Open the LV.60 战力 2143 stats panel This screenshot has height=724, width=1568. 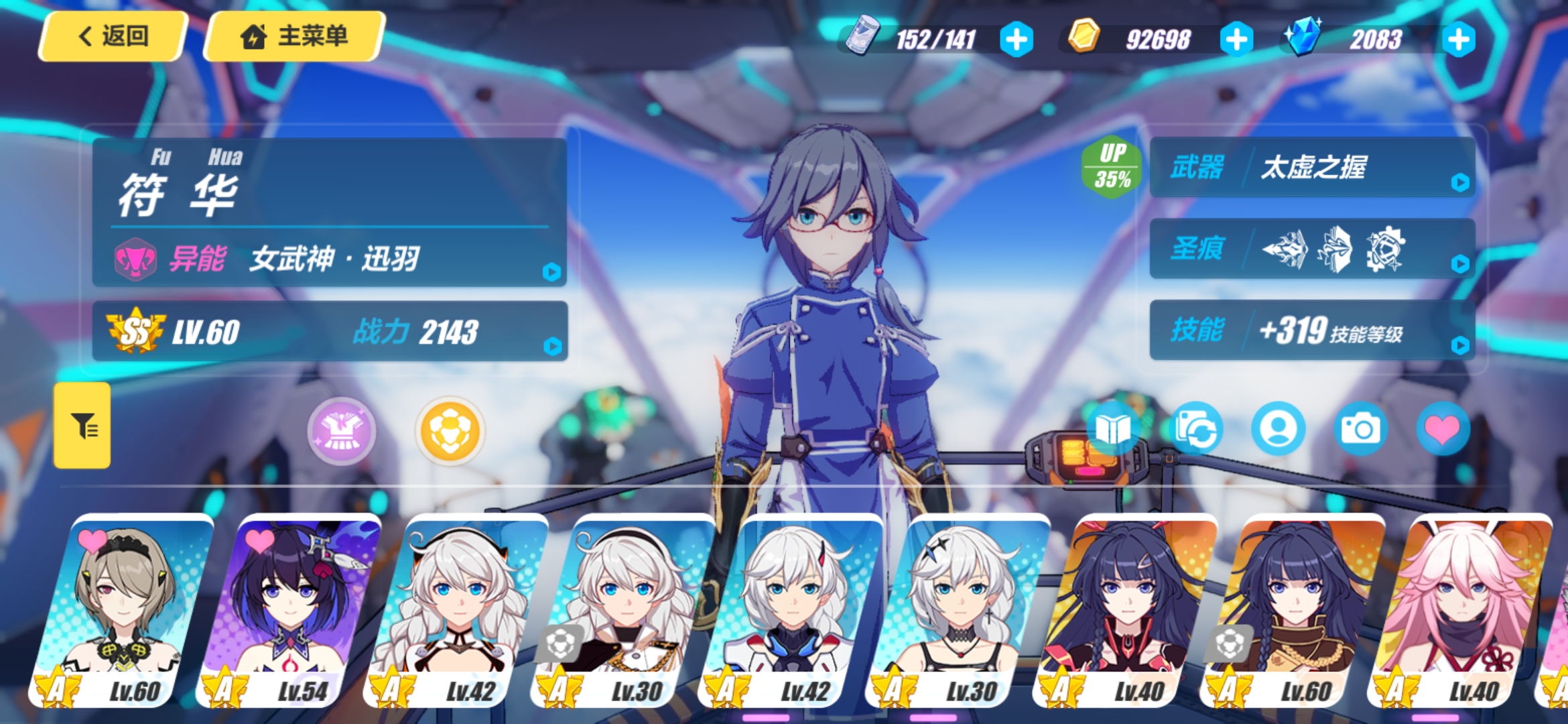click(330, 332)
